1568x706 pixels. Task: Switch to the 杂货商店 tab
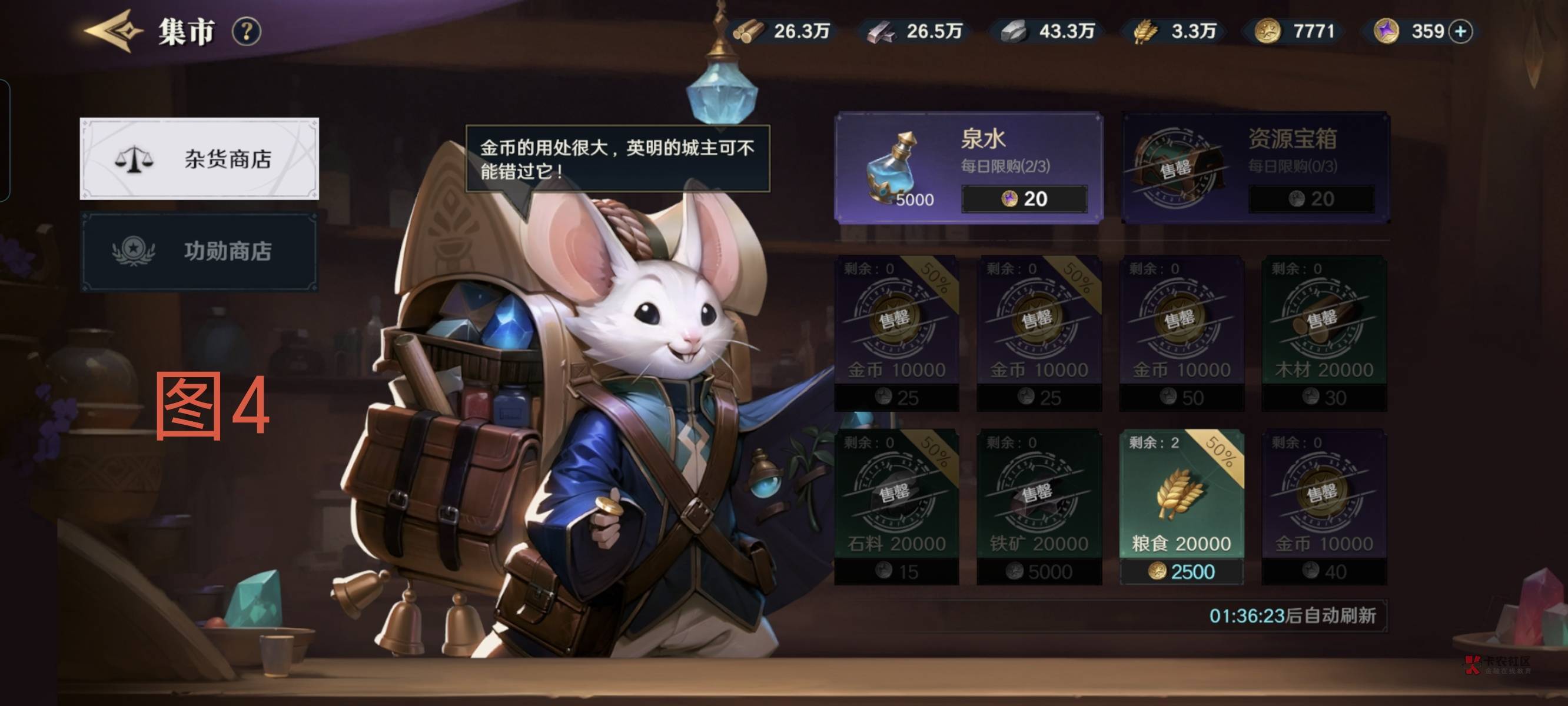click(x=199, y=159)
